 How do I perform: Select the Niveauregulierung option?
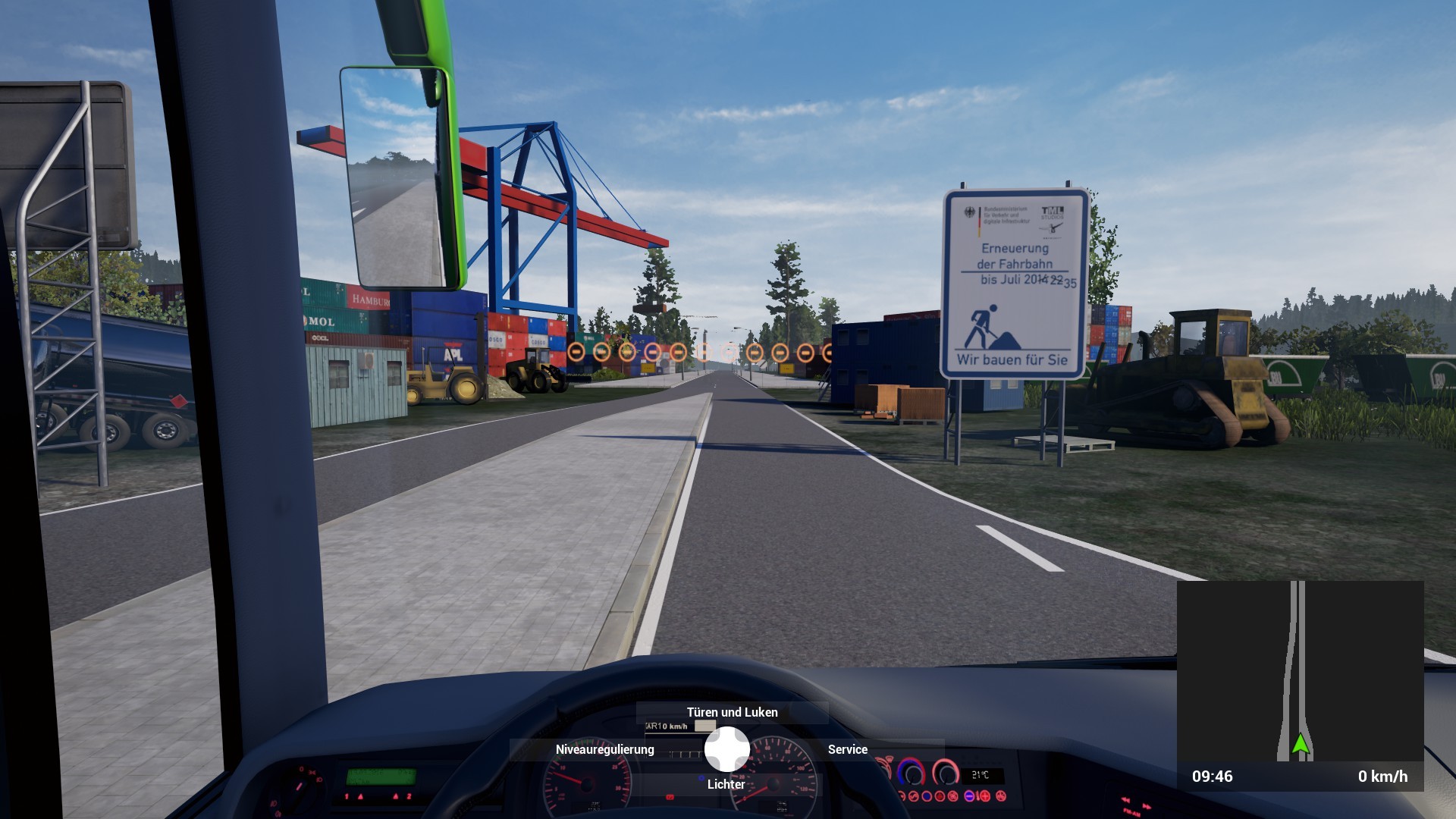point(604,749)
